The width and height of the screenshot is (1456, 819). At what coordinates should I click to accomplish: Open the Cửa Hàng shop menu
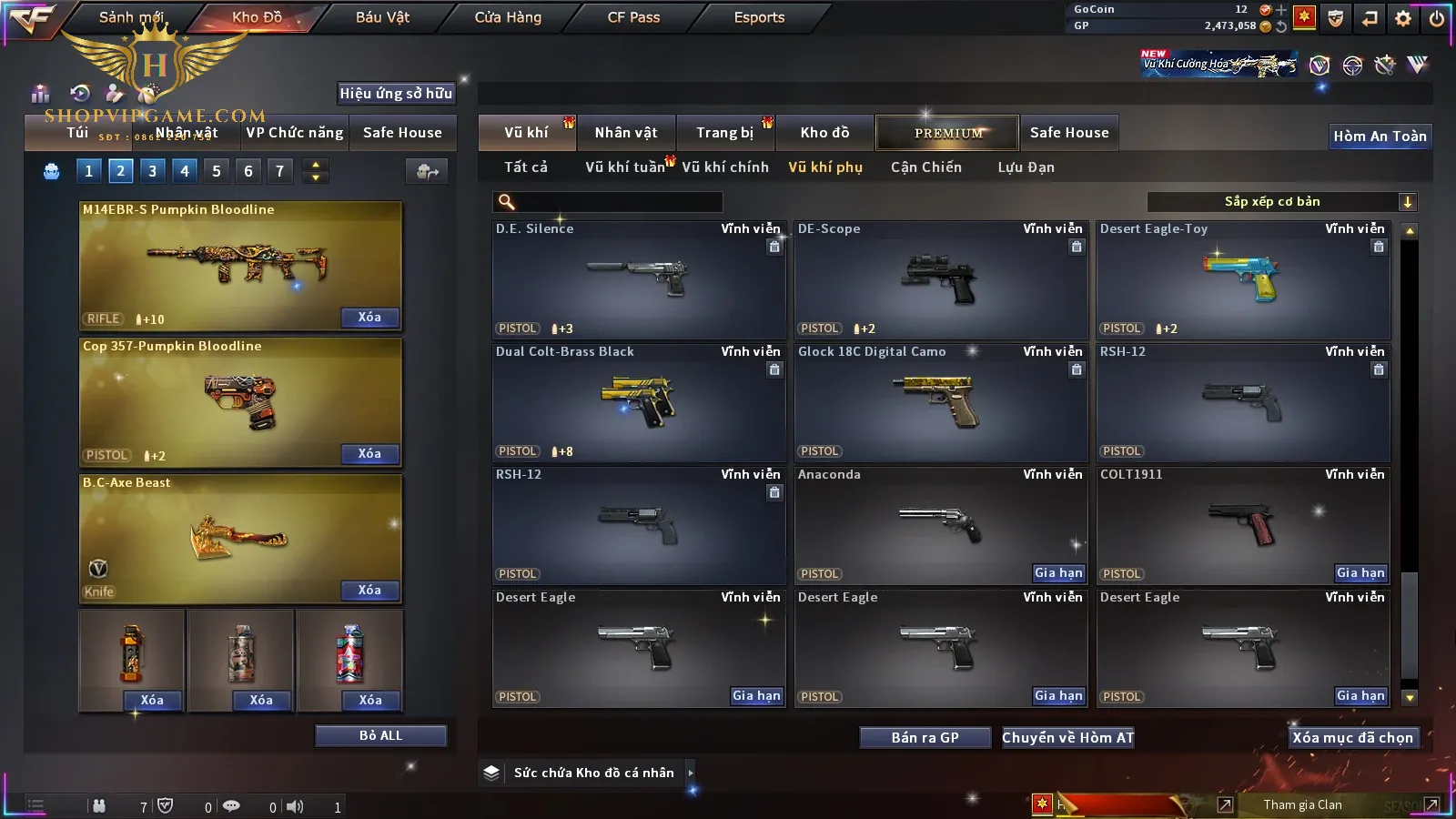pos(508,17)
